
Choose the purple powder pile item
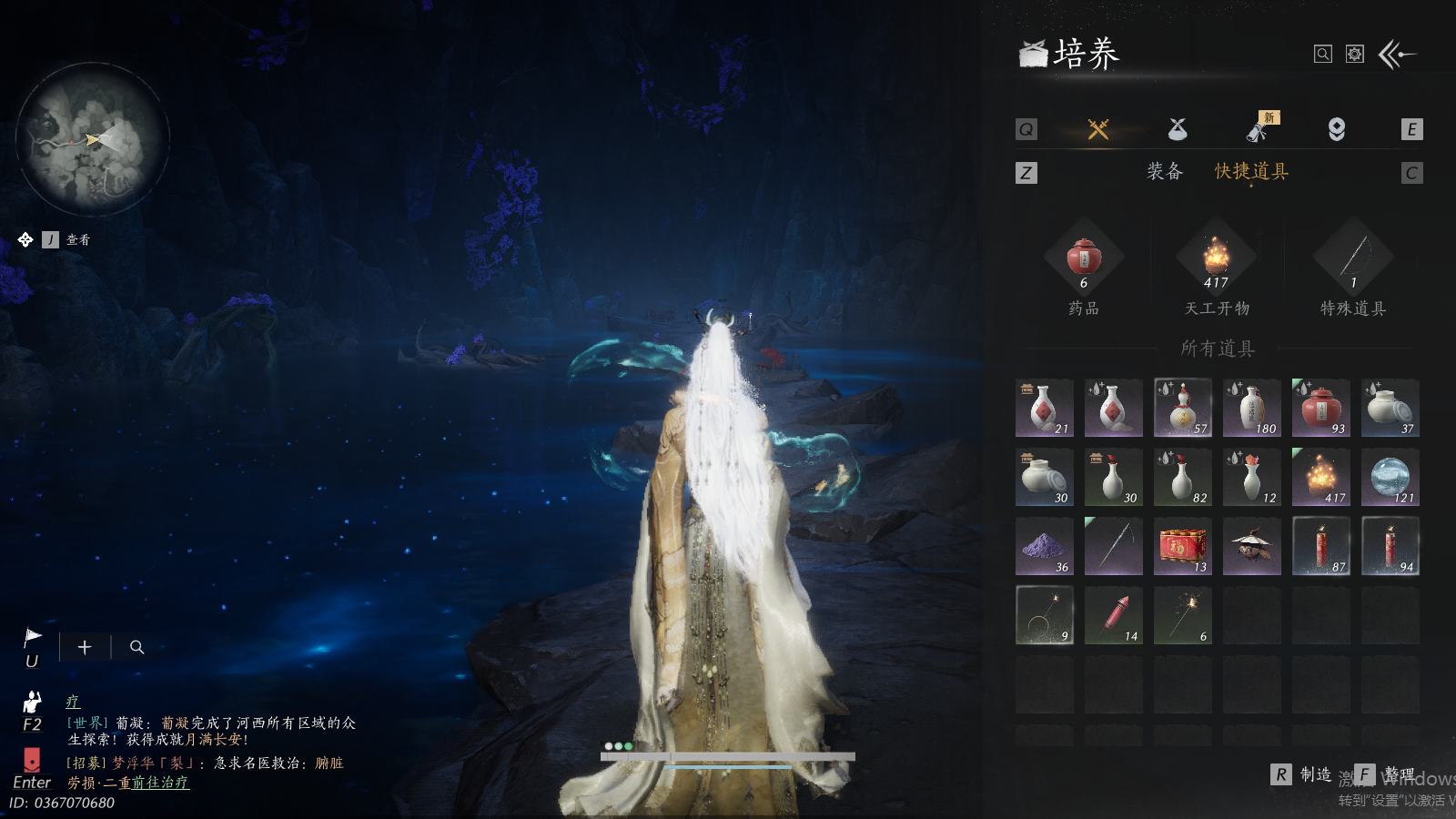pos(1044,546)
